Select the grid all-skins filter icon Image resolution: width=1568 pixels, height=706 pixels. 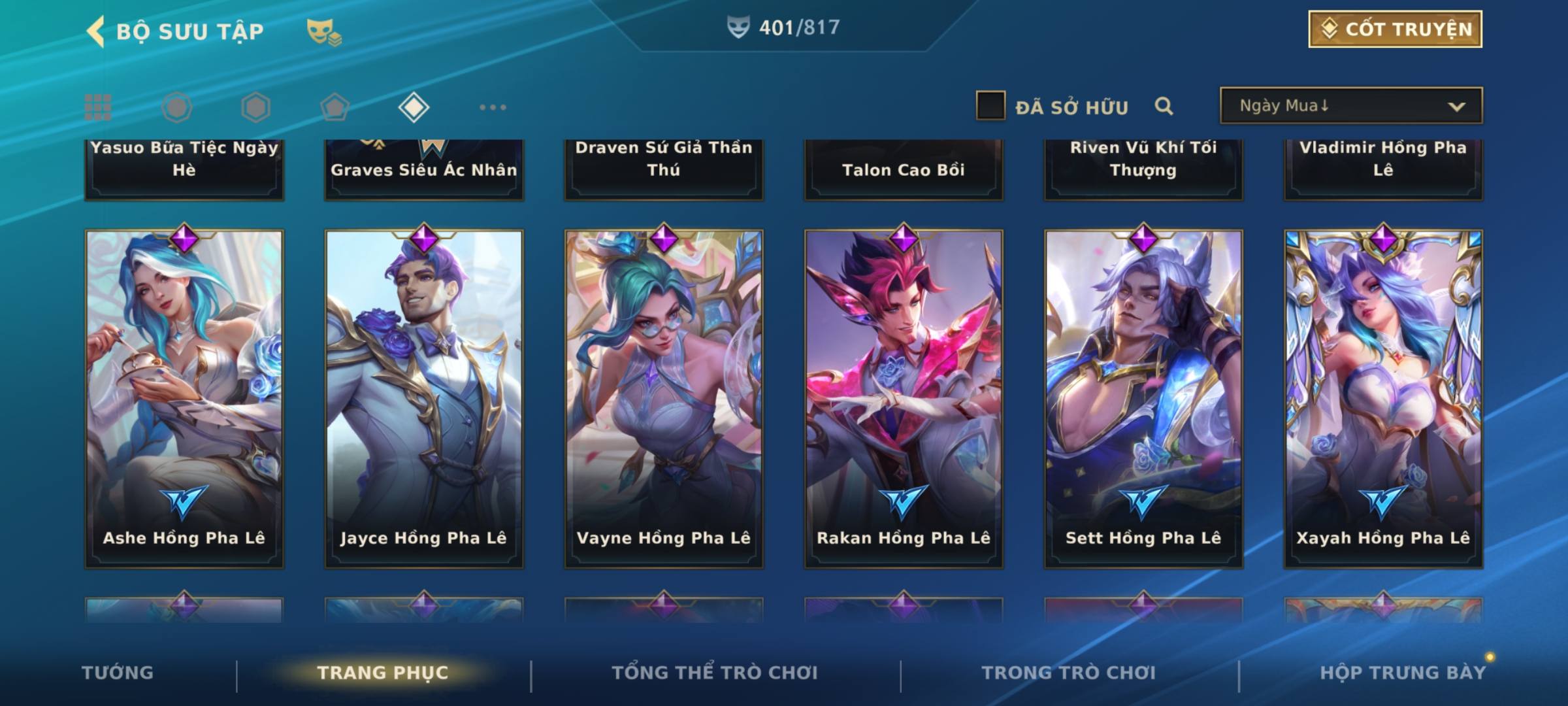coord(98,107)
